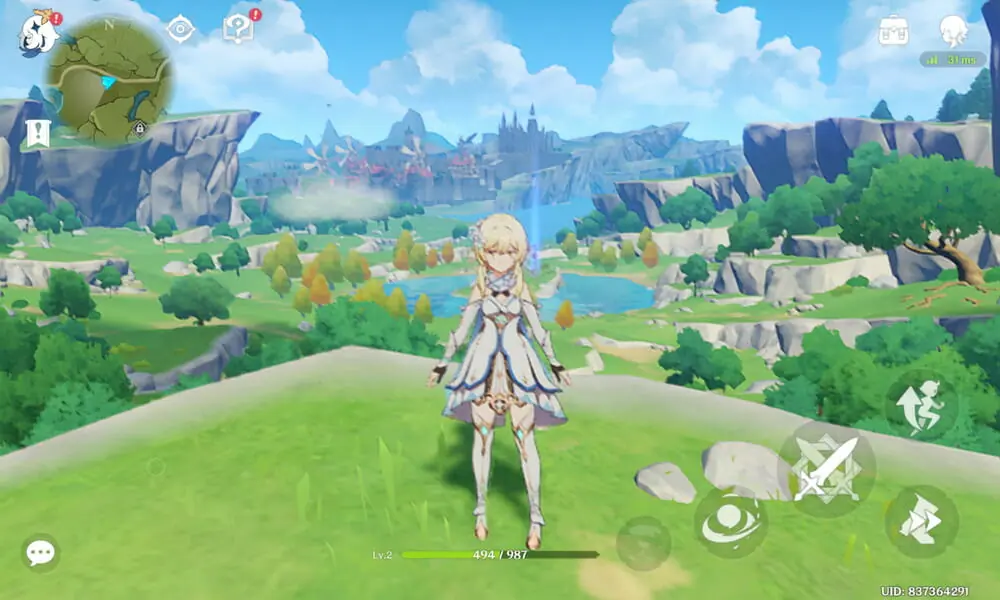The width and height of the screenshot is (1000, 600).
Task: Open the backpack inventory
Action: [893, 31]
